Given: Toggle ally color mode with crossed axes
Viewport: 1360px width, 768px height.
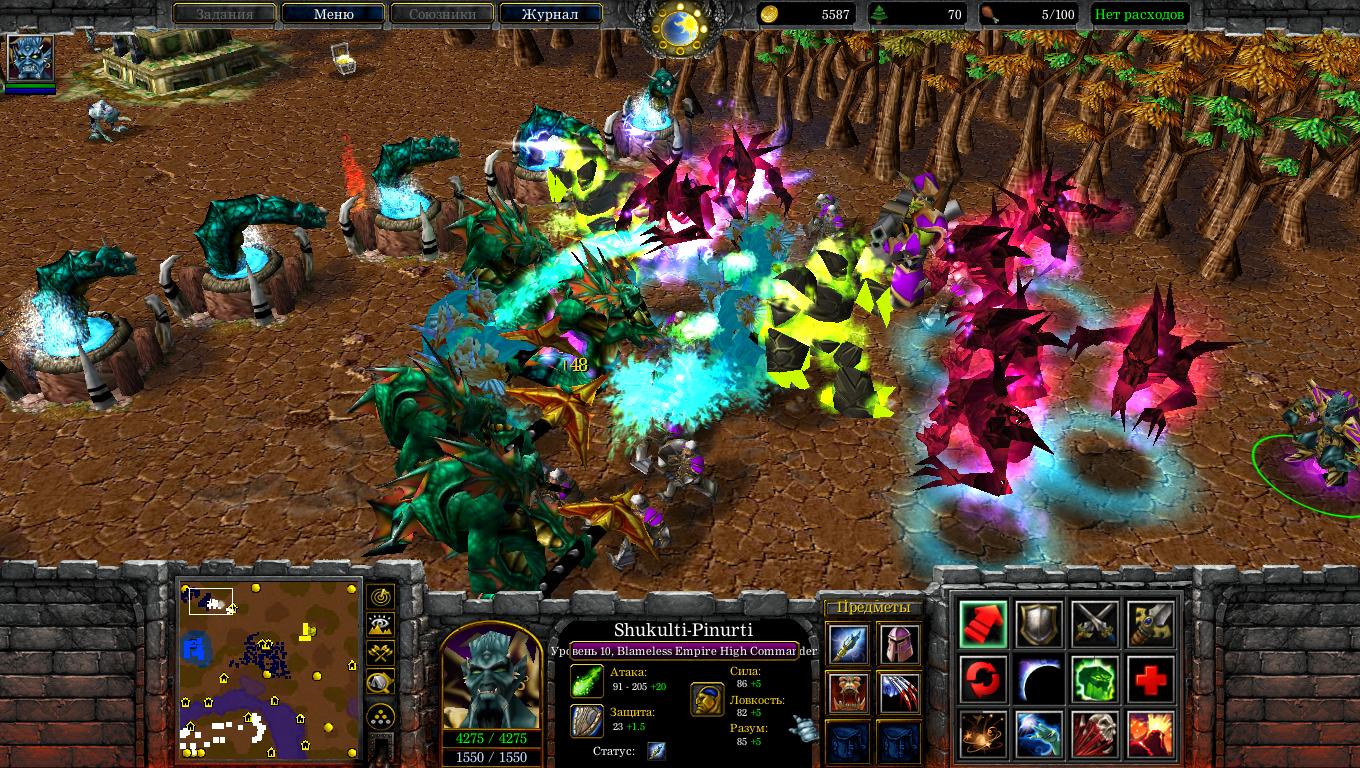Looking at the screenshot, I should point(381,655).
